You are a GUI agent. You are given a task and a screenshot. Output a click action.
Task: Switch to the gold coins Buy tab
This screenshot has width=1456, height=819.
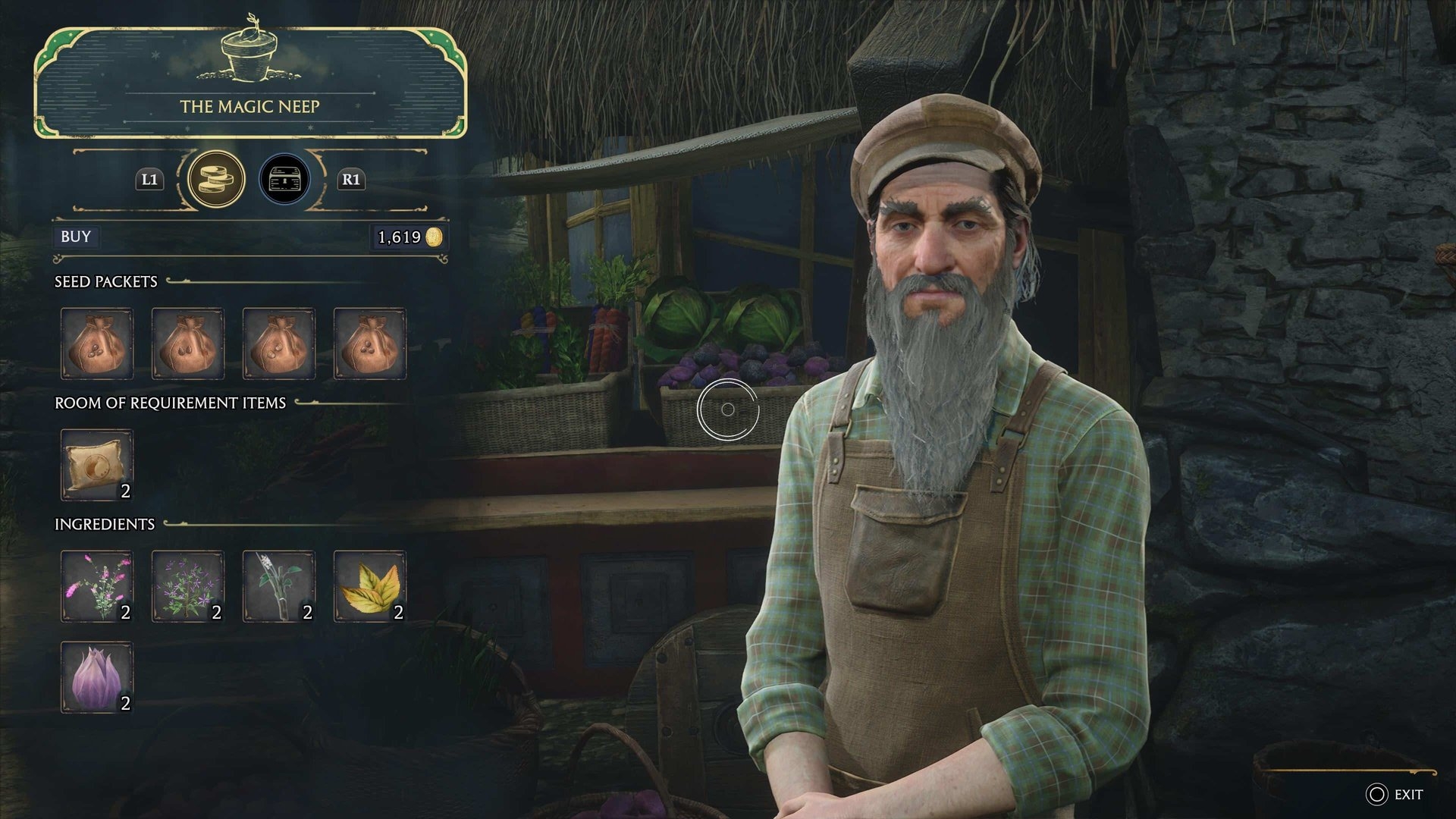pos(216,180)
